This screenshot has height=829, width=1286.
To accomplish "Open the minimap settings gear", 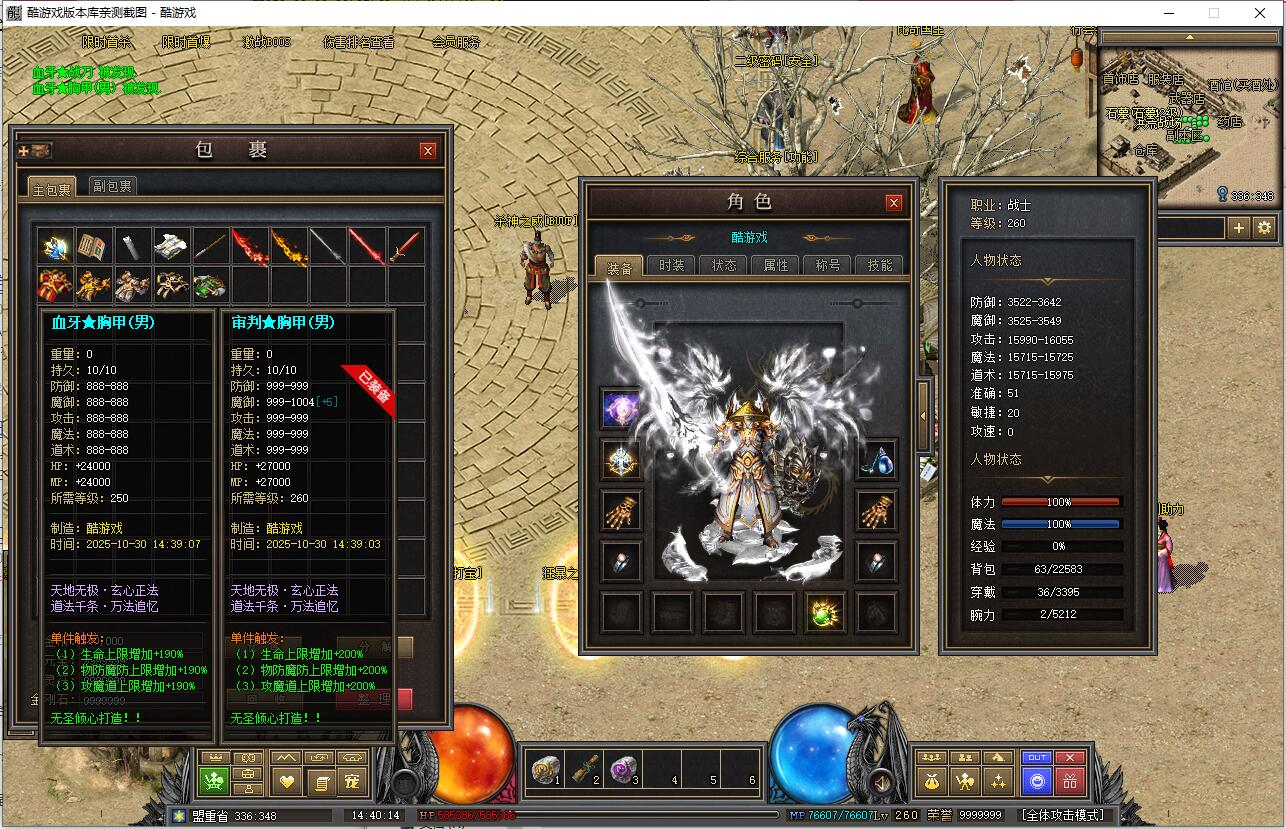I will pyautogui.click(x=1265, y=228).
